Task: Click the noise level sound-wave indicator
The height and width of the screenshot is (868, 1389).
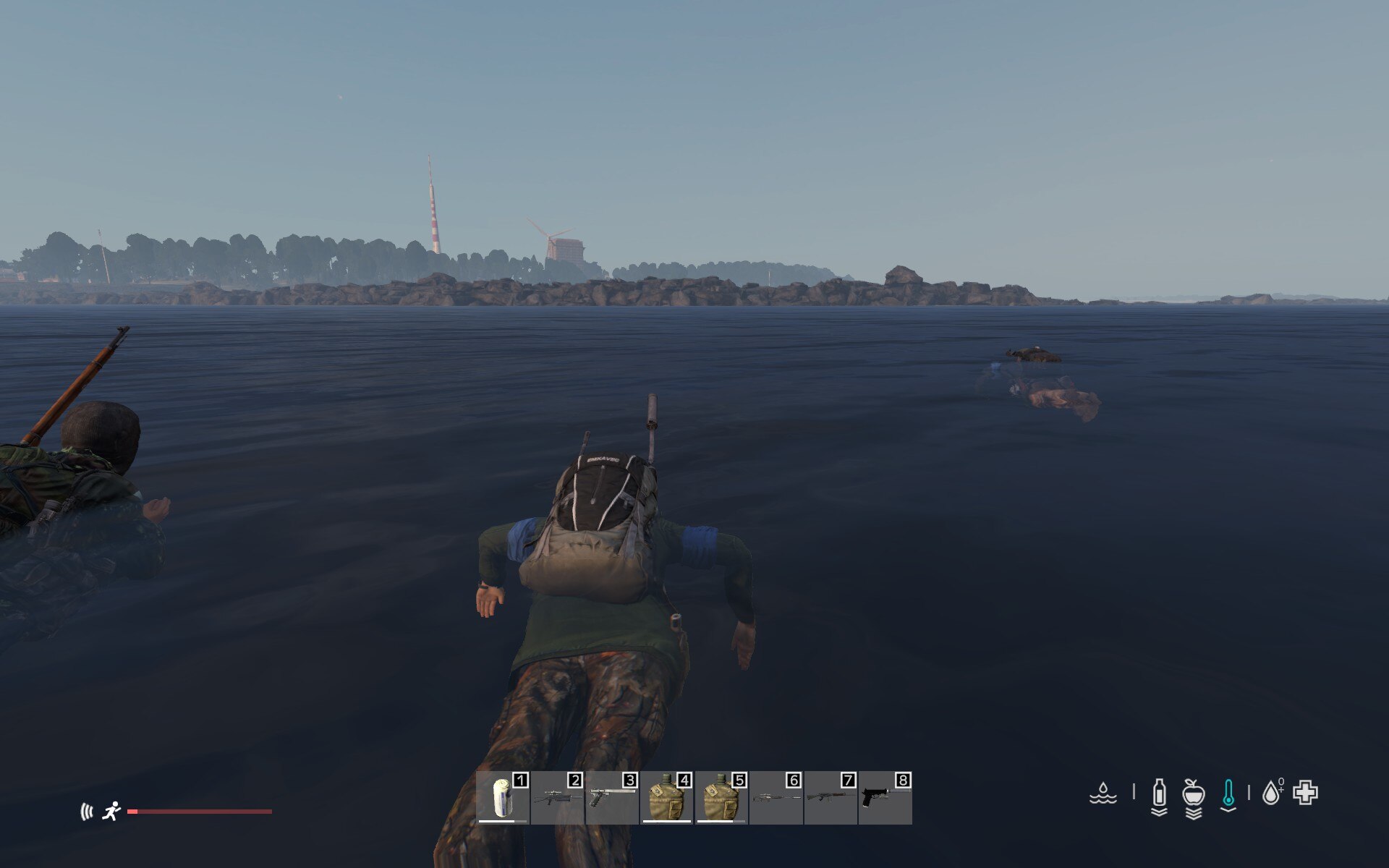Action: 87,812
